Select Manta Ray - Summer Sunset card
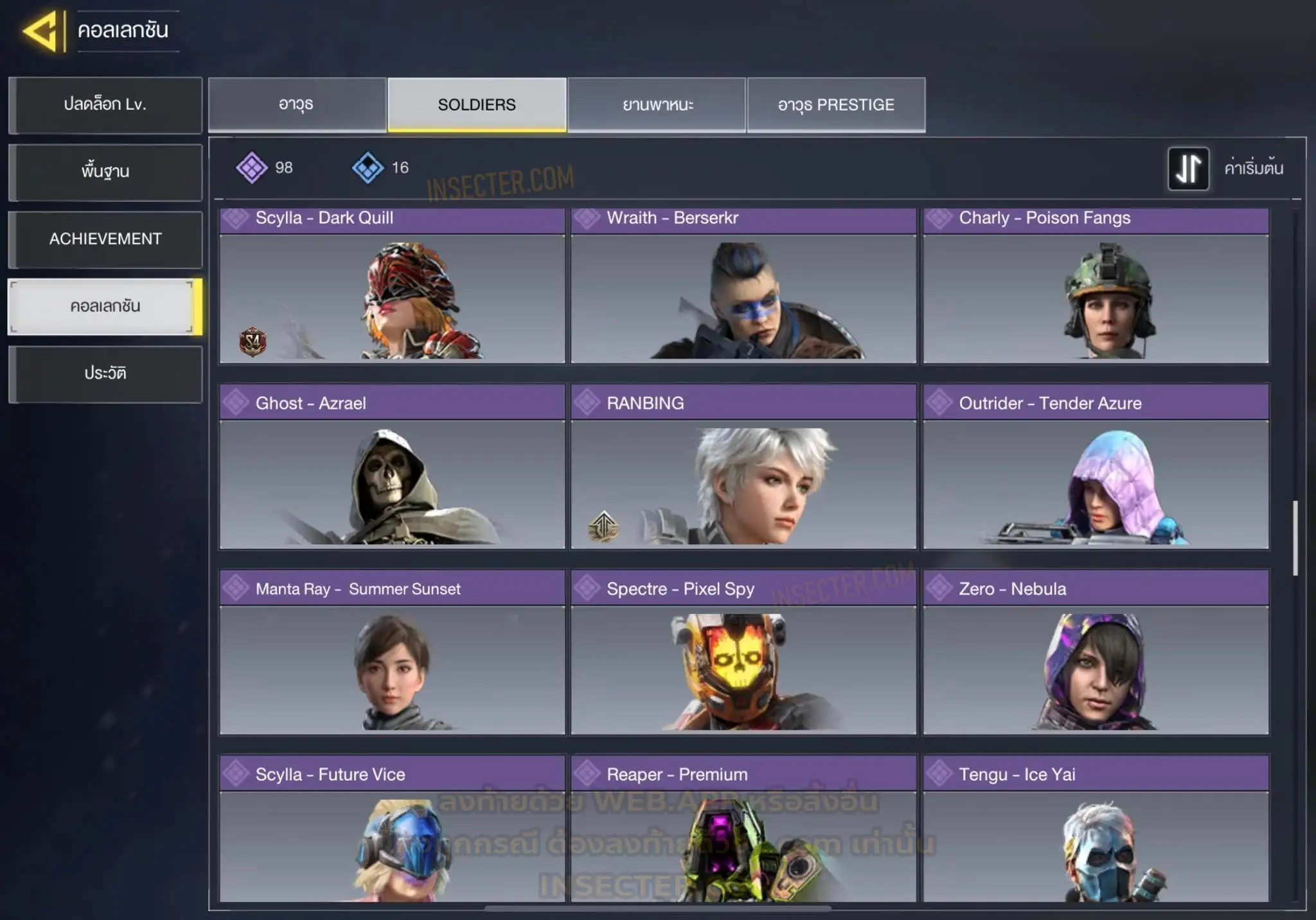This screenshot has width=1316, height=920. [392, 652]
